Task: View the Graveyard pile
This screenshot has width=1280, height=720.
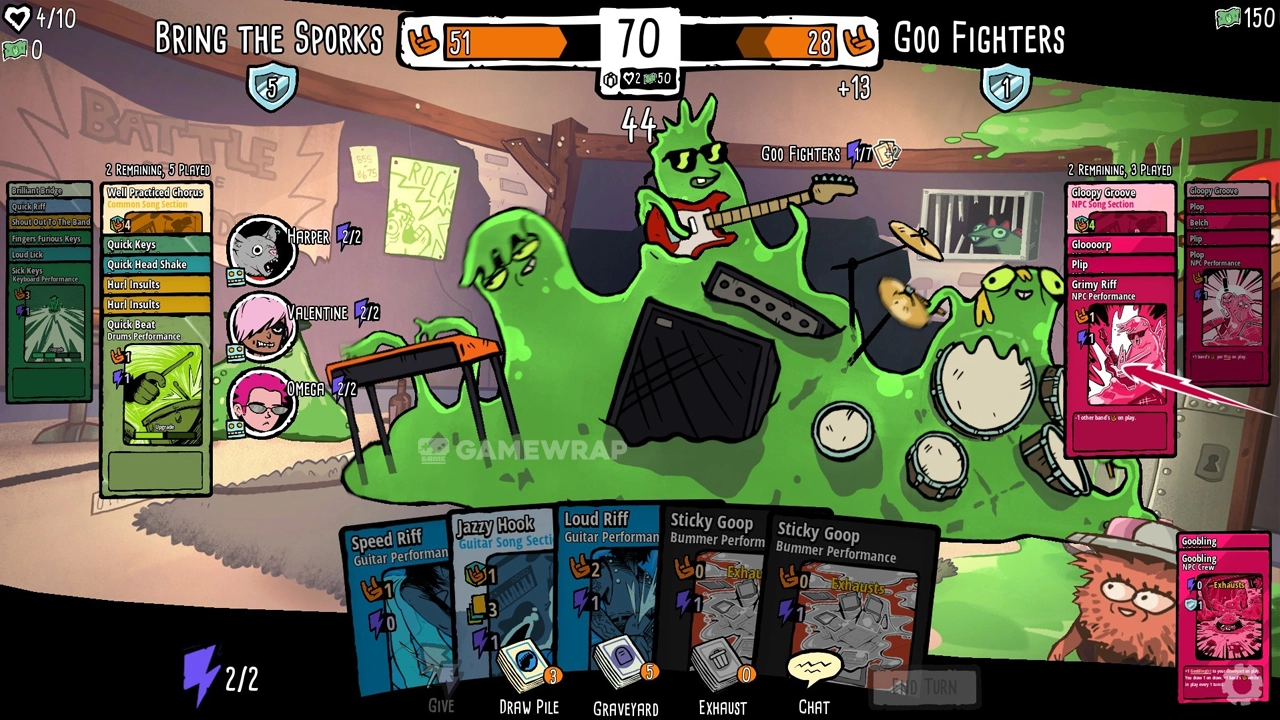Action: point(625,671)
